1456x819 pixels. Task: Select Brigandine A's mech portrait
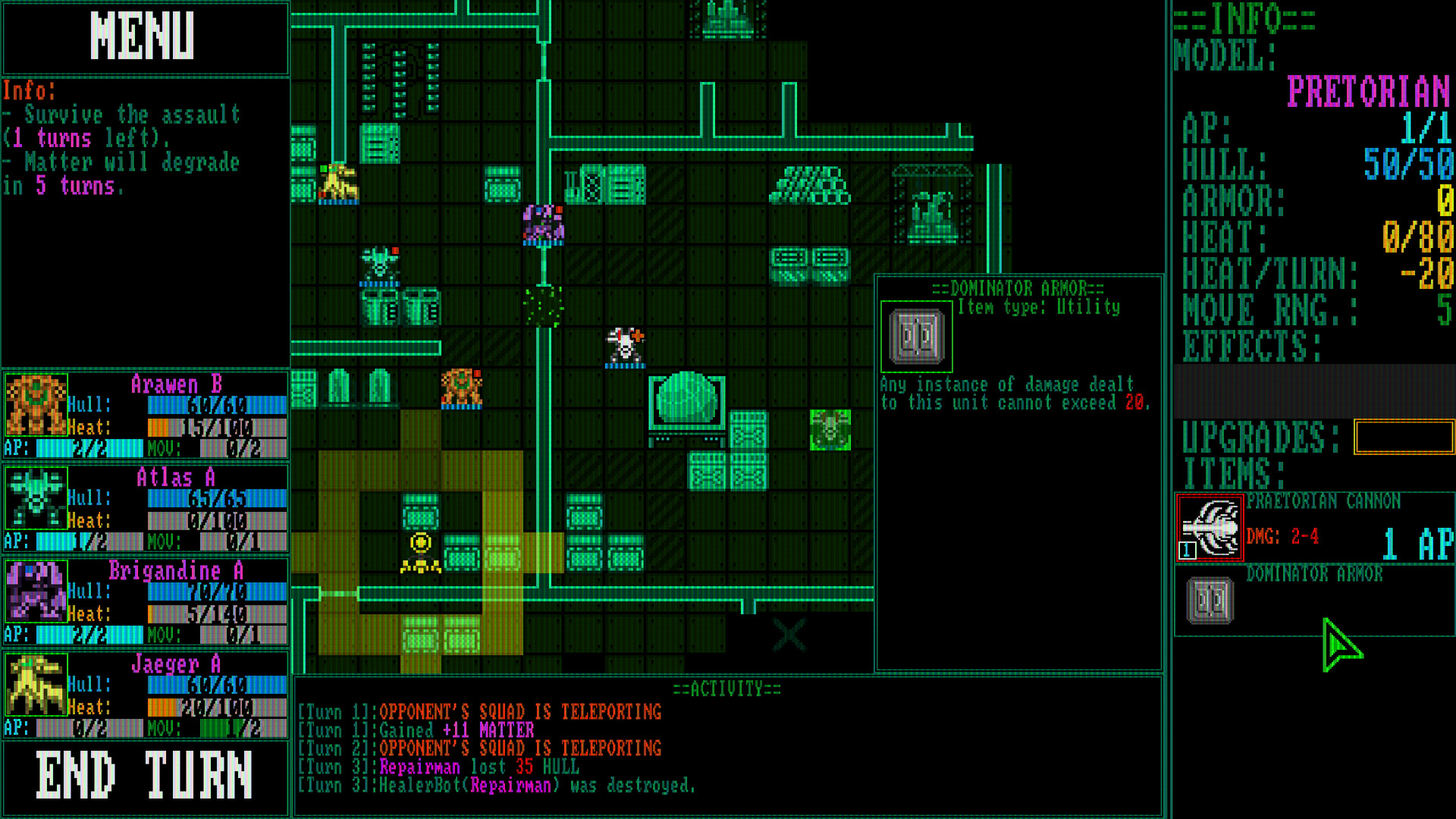pyautogui.click(x=36, y=592)
